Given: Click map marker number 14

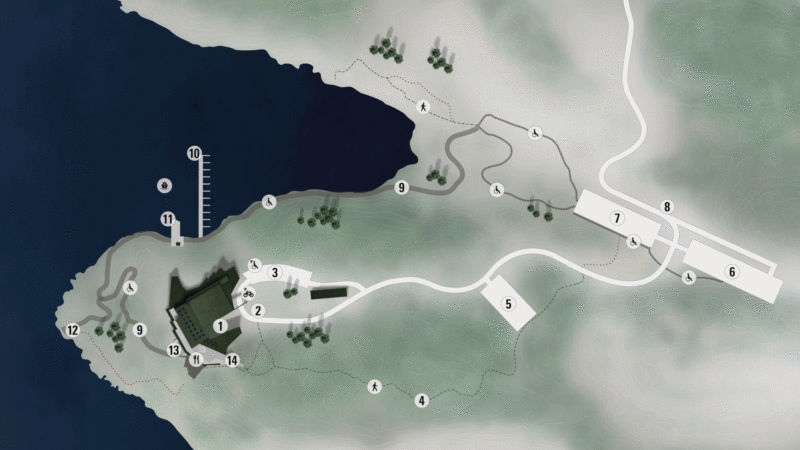Looking at the screenshot, I should pyautogui.click(x=233, y=360).
